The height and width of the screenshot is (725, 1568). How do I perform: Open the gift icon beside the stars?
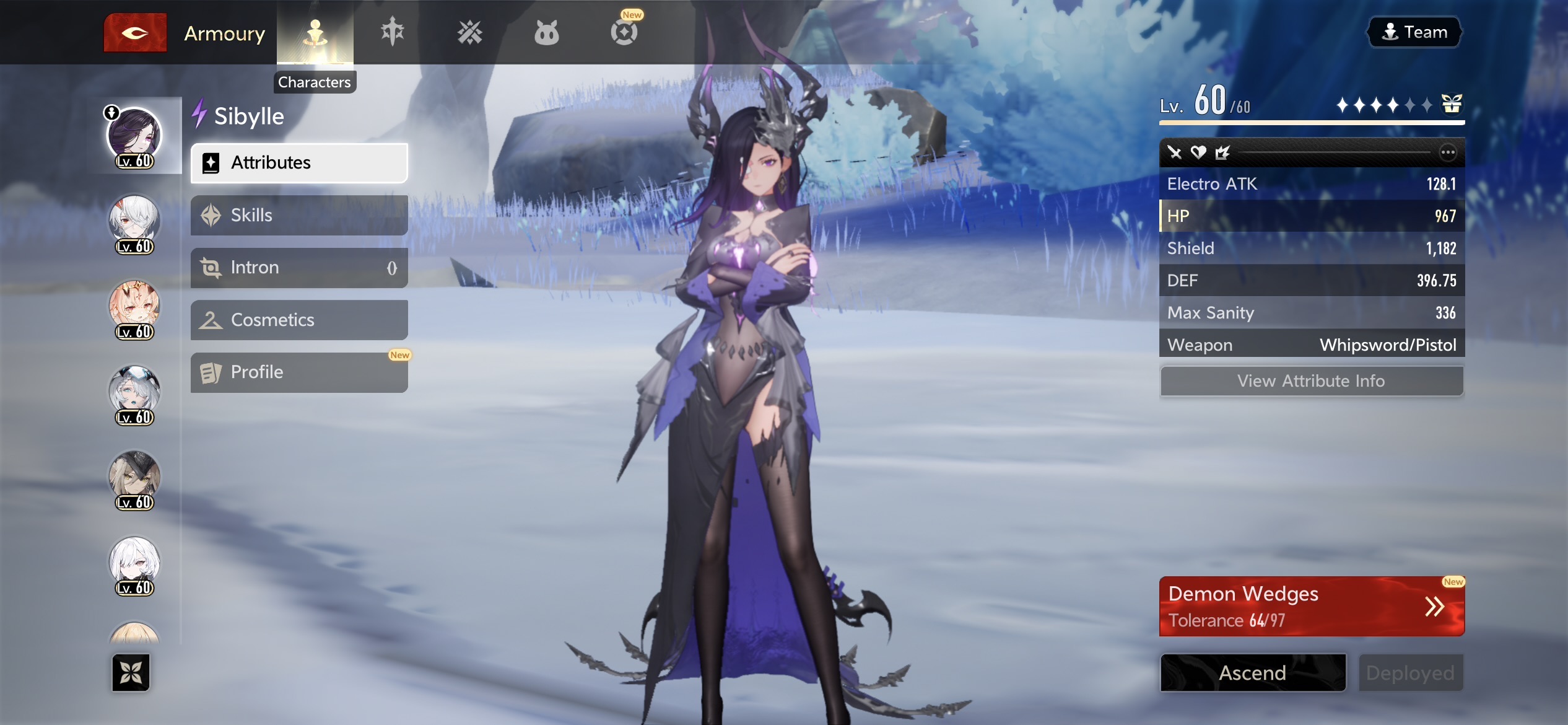(x=1452, y=104)
